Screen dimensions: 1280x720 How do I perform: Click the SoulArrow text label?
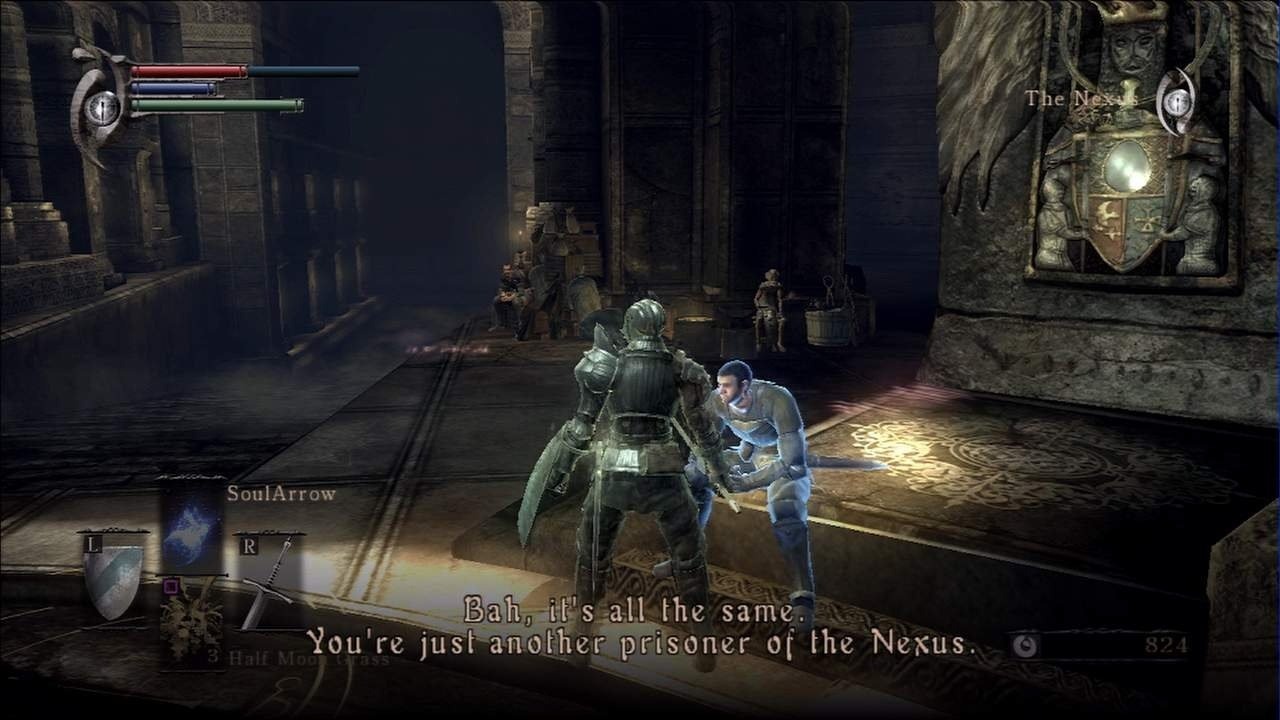point(279,493)
